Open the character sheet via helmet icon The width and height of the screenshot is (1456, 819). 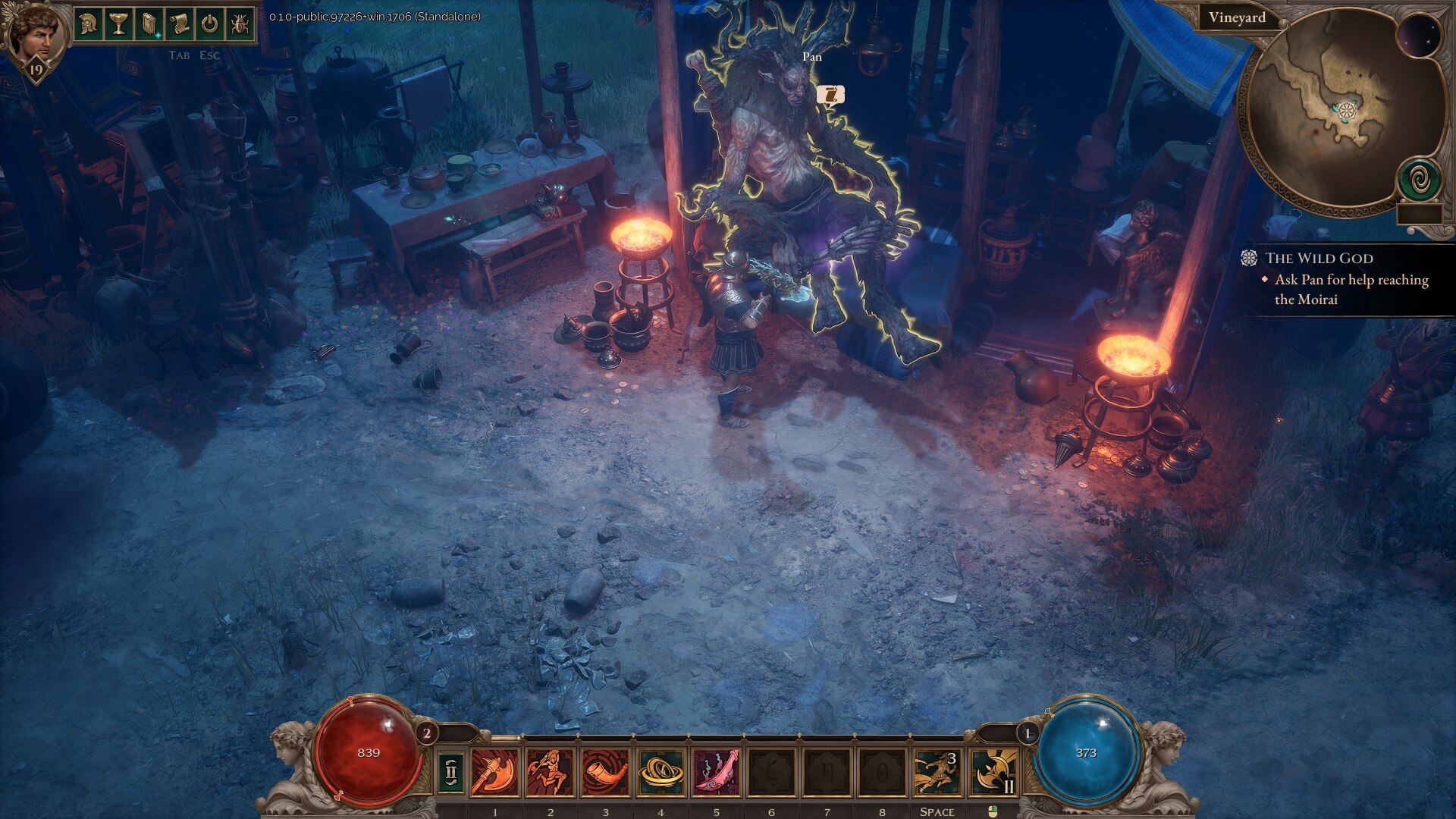(x=89, y=24)
